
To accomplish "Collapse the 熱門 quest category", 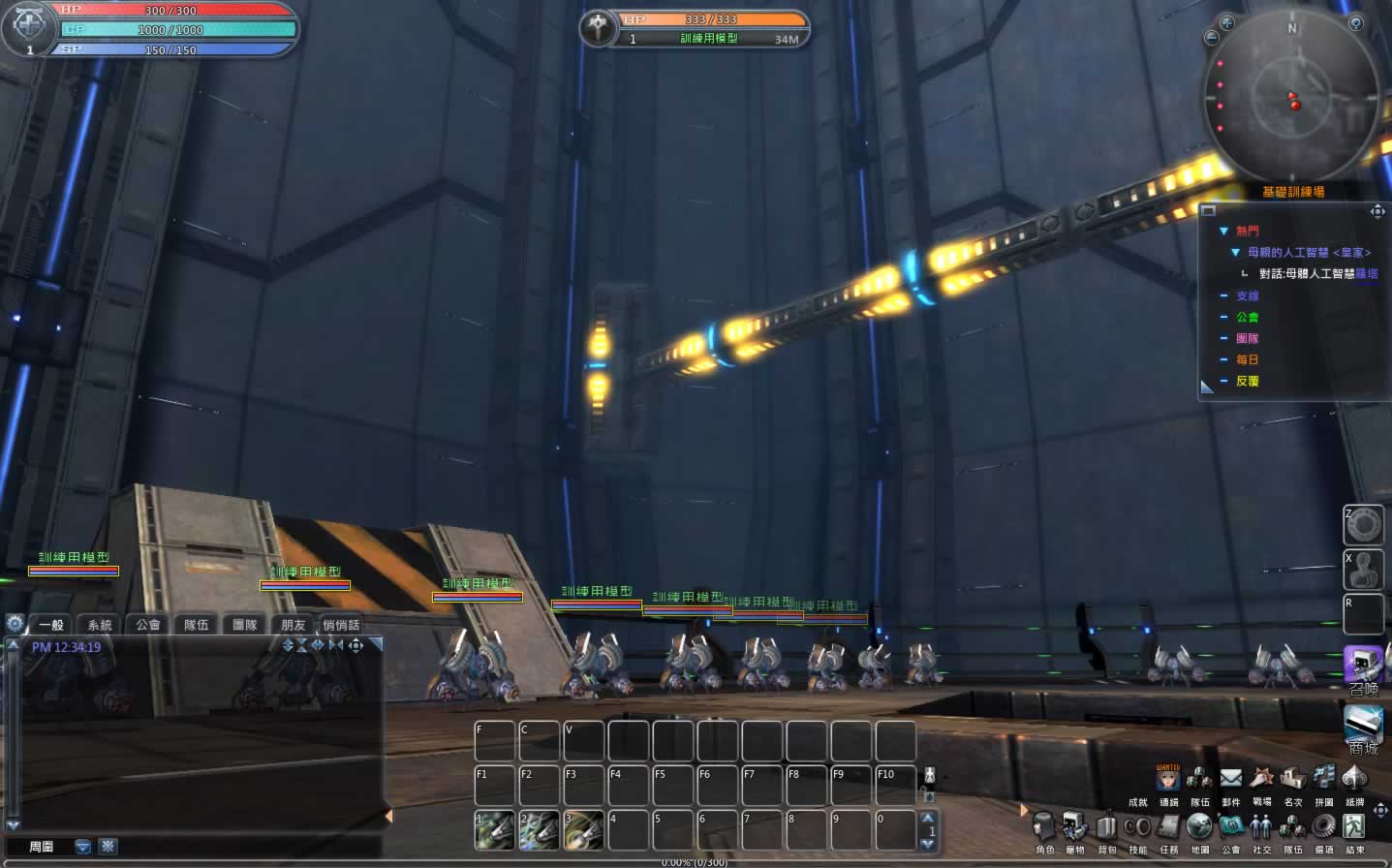I will 1223,231.
